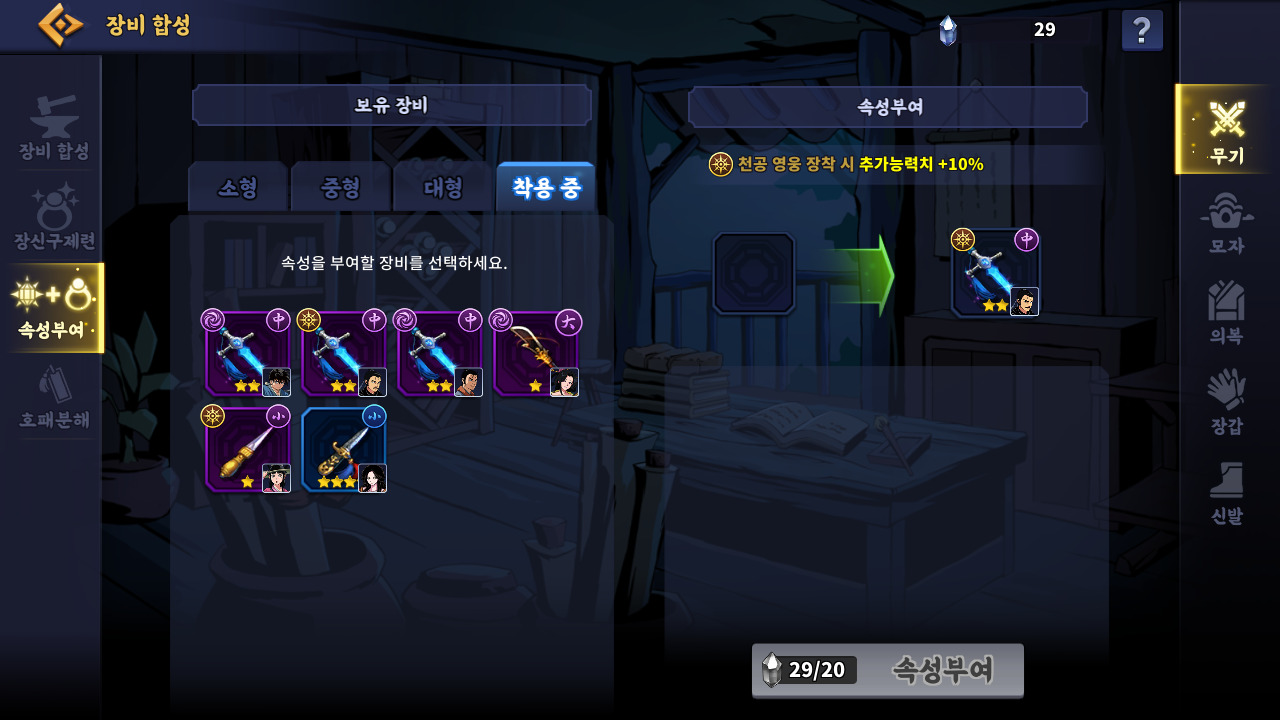
Task: Choose the 모자 hat category
Action: pos(1226,223)
